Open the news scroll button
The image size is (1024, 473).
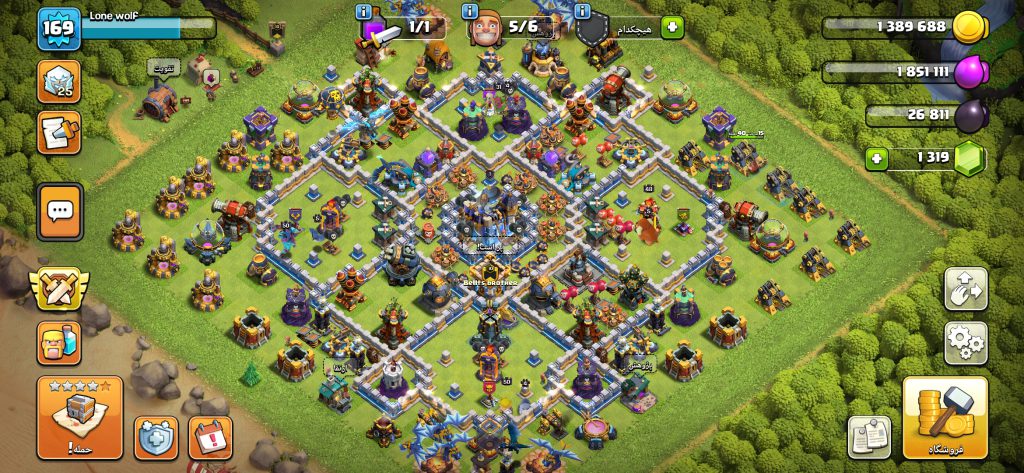[x=59, y=132]
